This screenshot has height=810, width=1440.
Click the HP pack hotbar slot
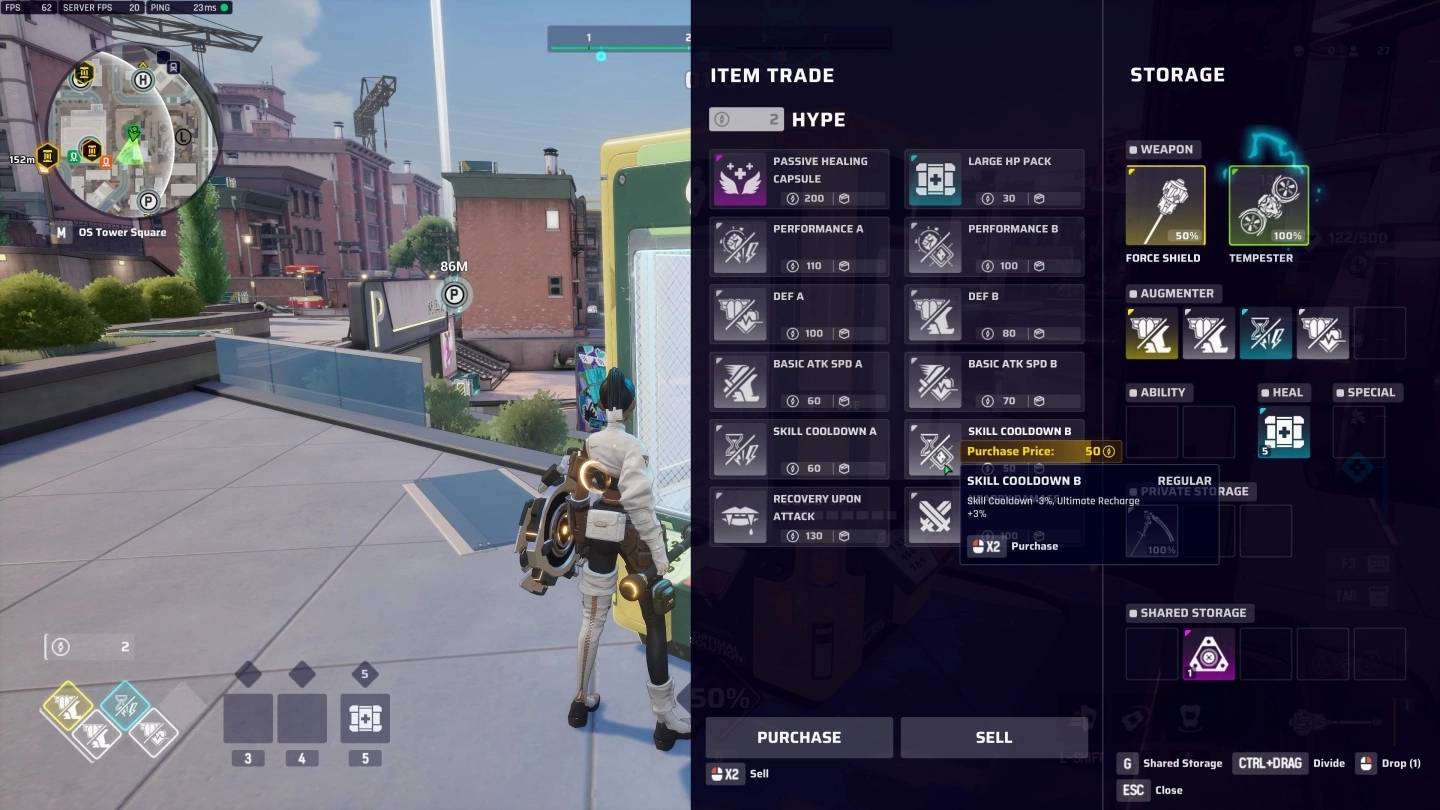pos(365,718)
